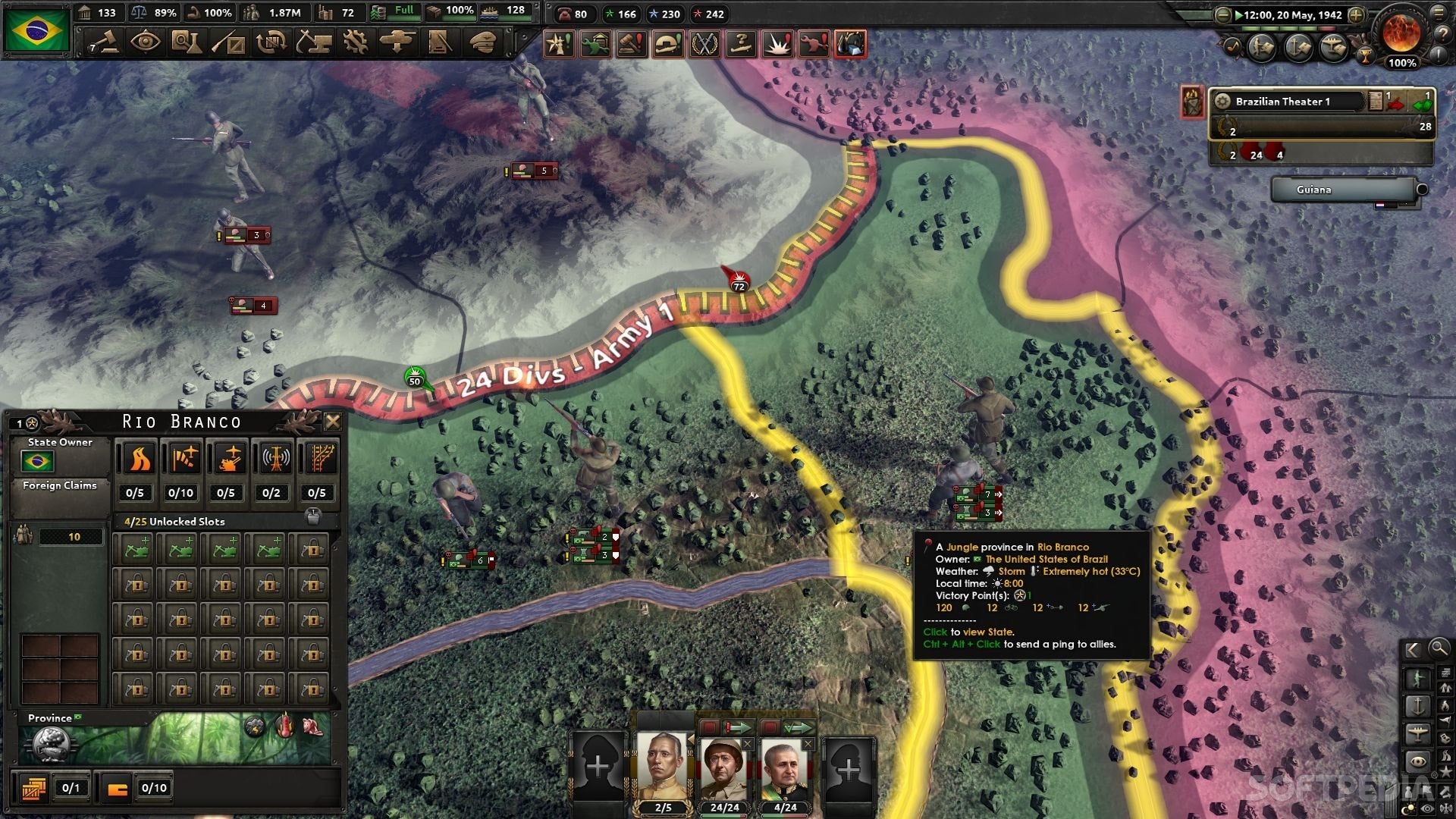Increase game speed with the plus button
The image size is (1456, 819).
click(1356, 15)
